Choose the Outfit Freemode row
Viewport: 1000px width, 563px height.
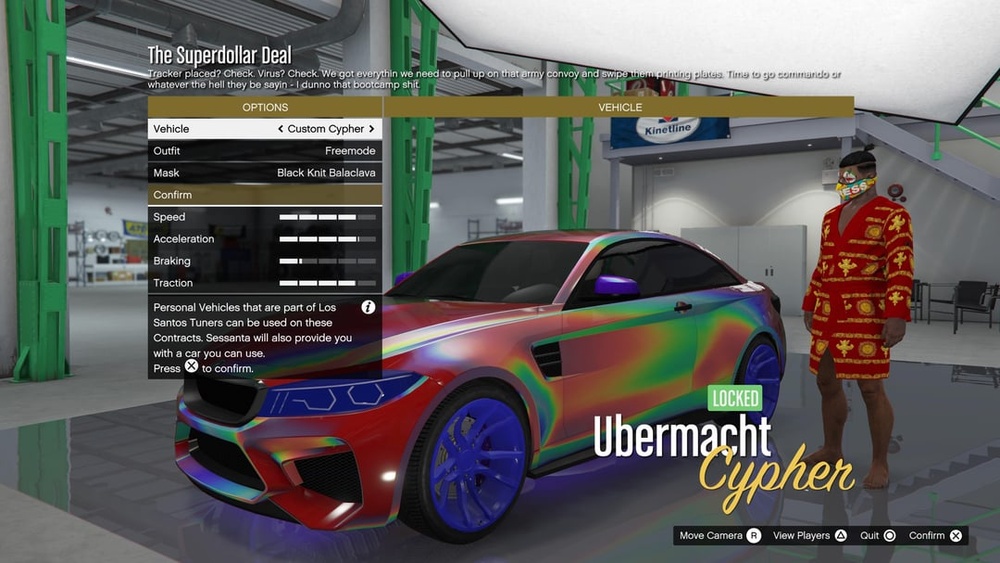coord(265,151)
